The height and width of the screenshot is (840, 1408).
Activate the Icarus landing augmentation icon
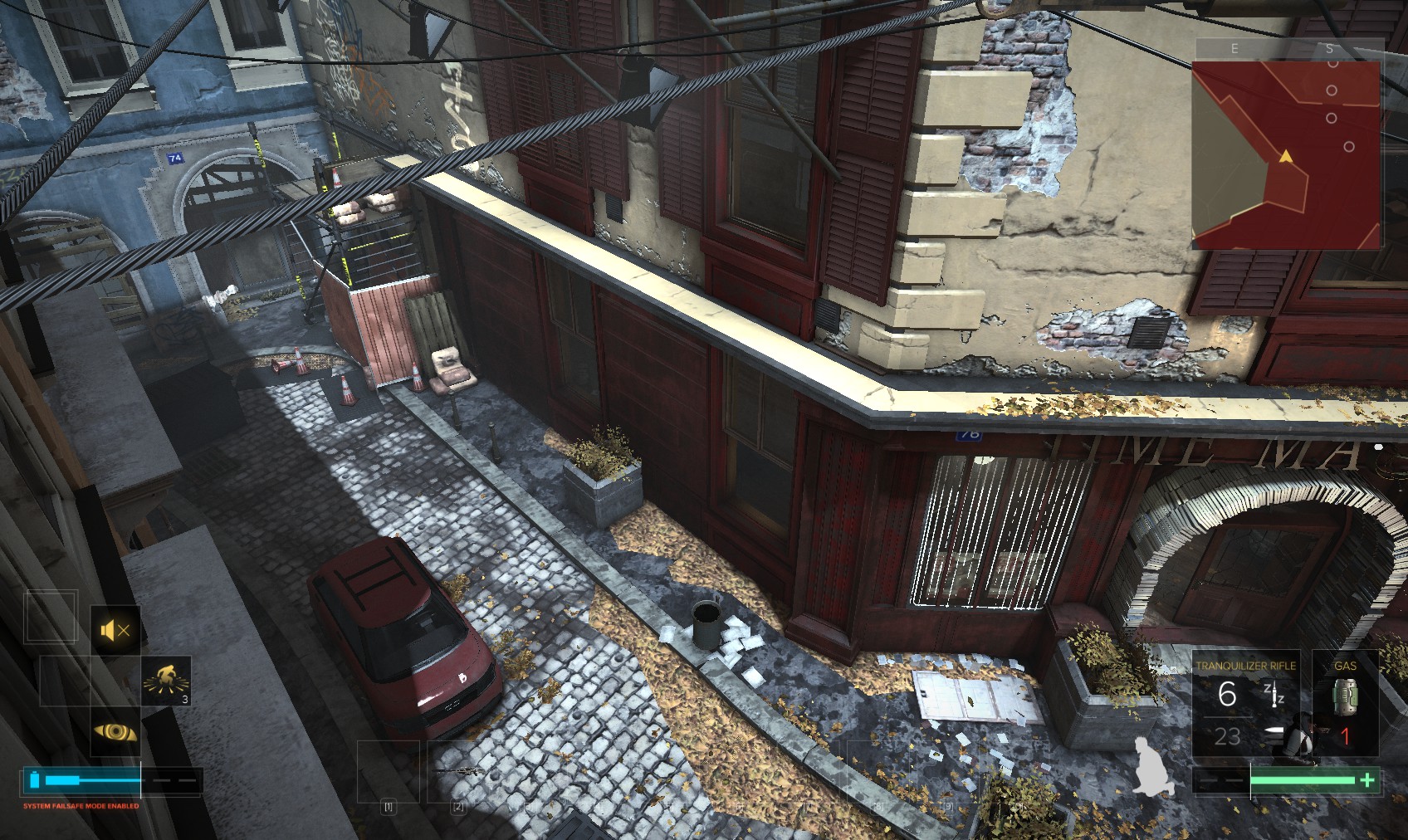click(166, 681)
